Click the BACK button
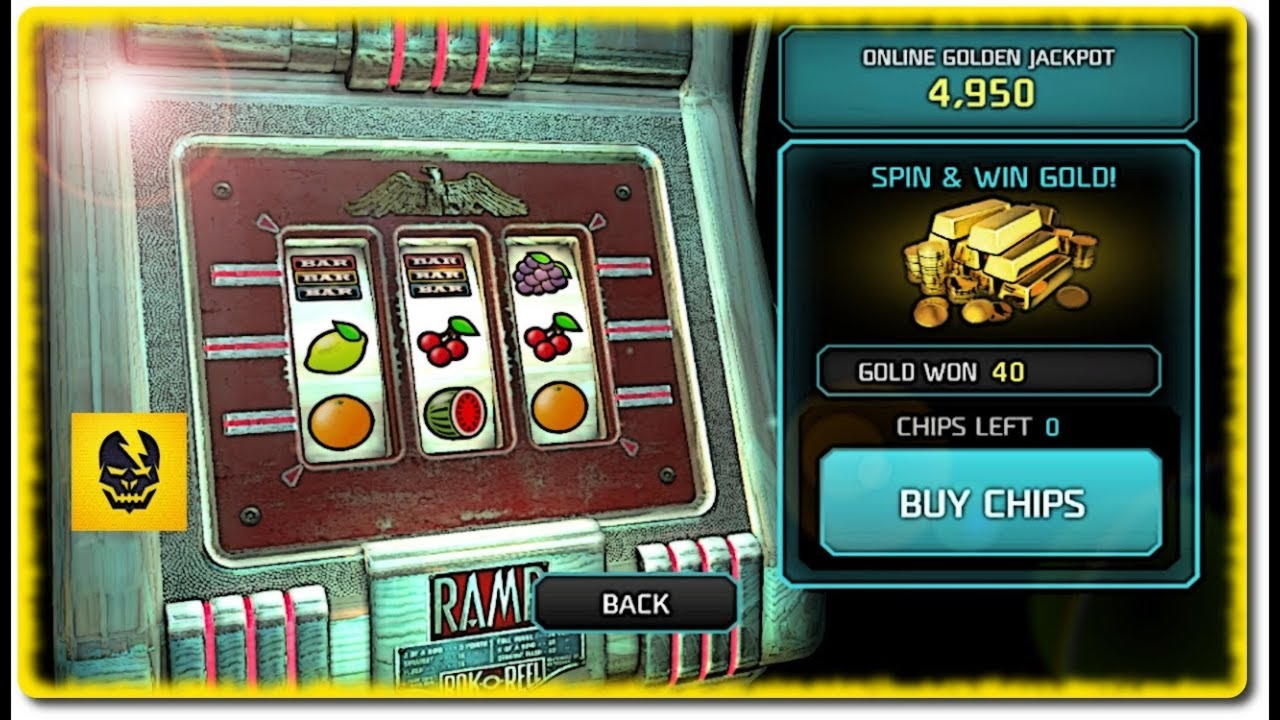This screenshot has height=720, width=1280. pyautogui.click(x=634, y=603)
